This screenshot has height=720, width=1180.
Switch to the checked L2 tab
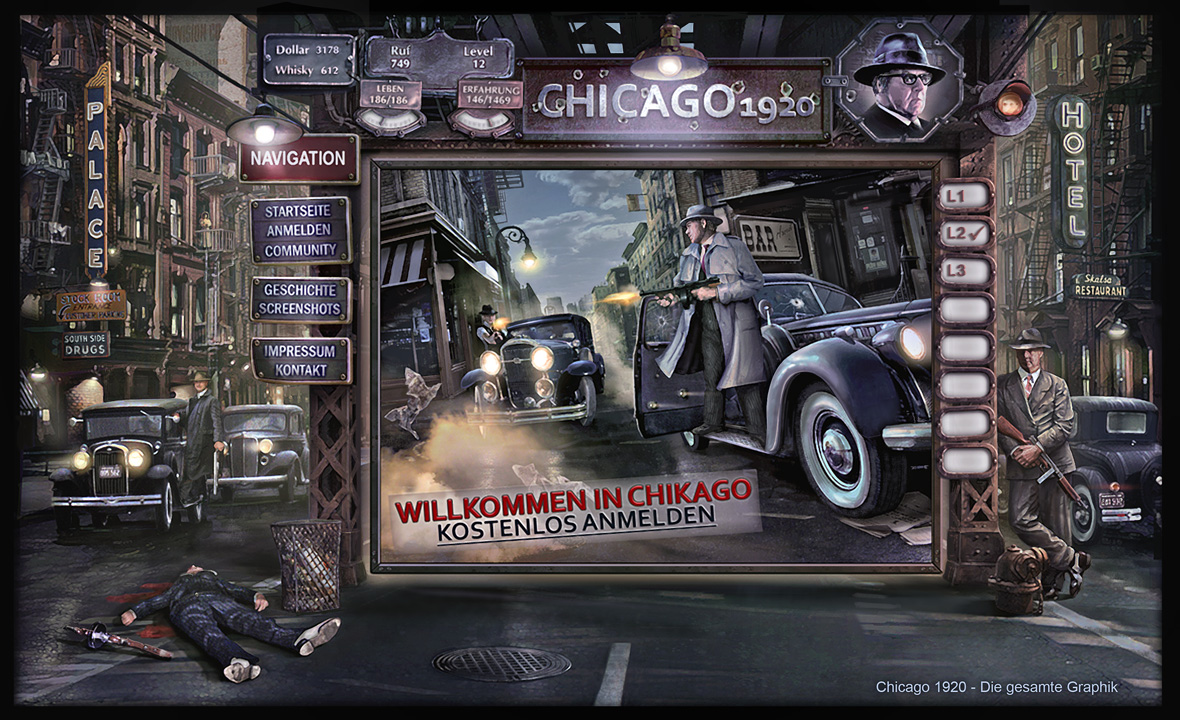point(965,233)
